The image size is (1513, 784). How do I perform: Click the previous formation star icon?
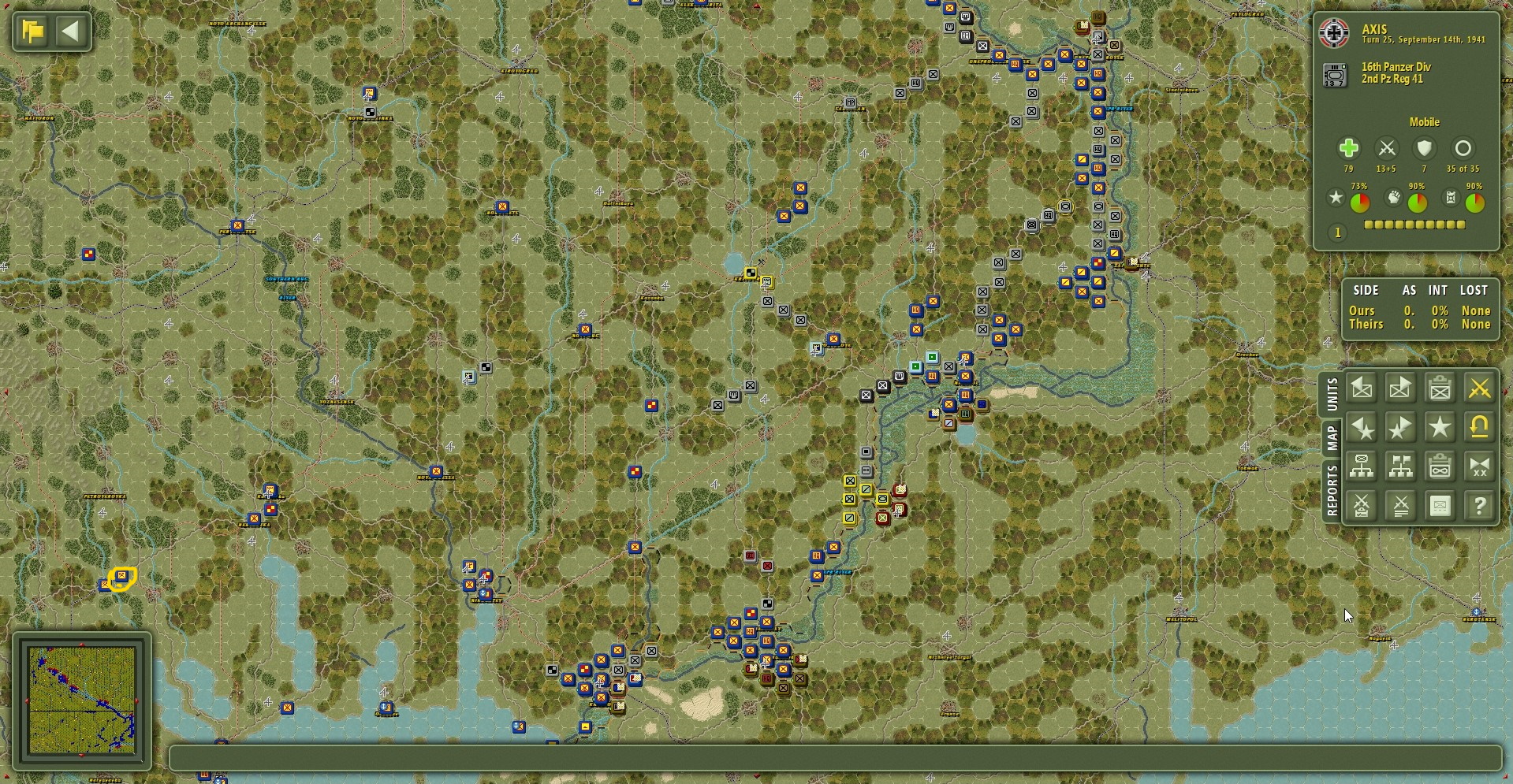point(1362,428)
